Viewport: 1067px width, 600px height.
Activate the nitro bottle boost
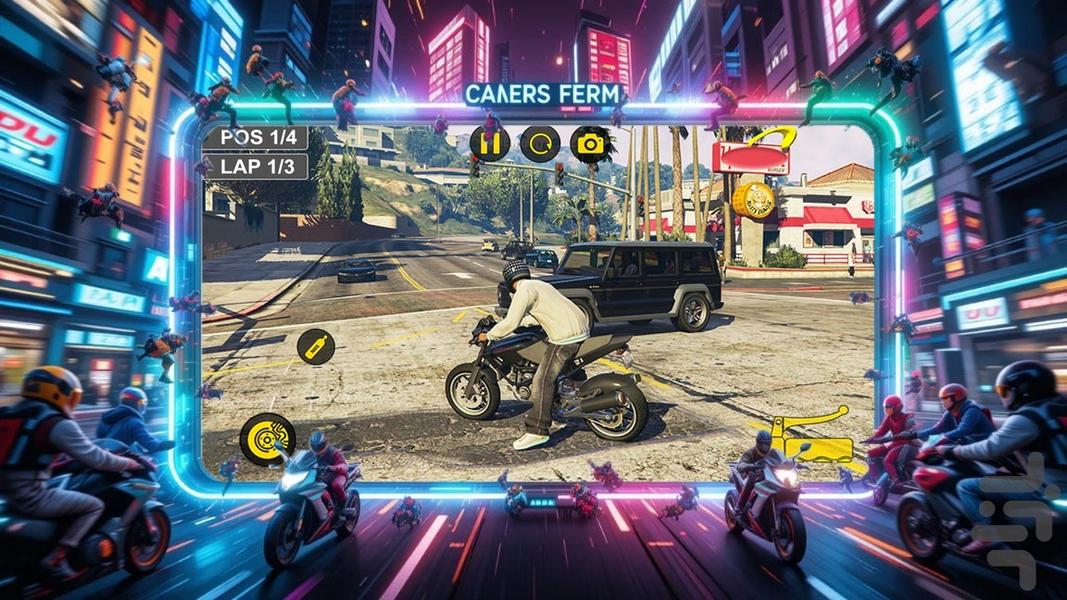click(315, 347)
